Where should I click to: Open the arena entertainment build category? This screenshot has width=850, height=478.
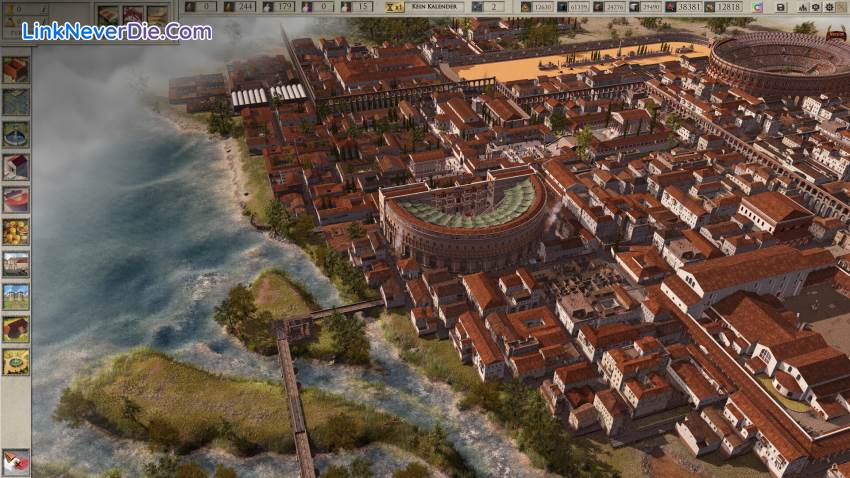point(15,199)
